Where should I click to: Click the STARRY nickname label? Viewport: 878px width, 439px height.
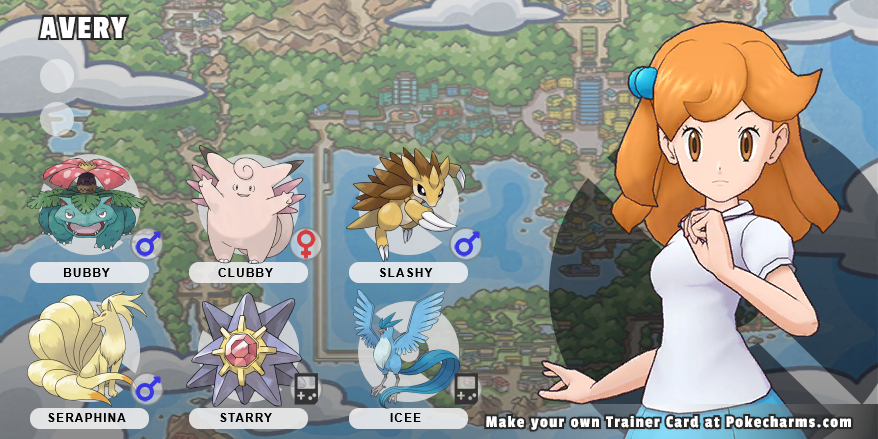248,418
